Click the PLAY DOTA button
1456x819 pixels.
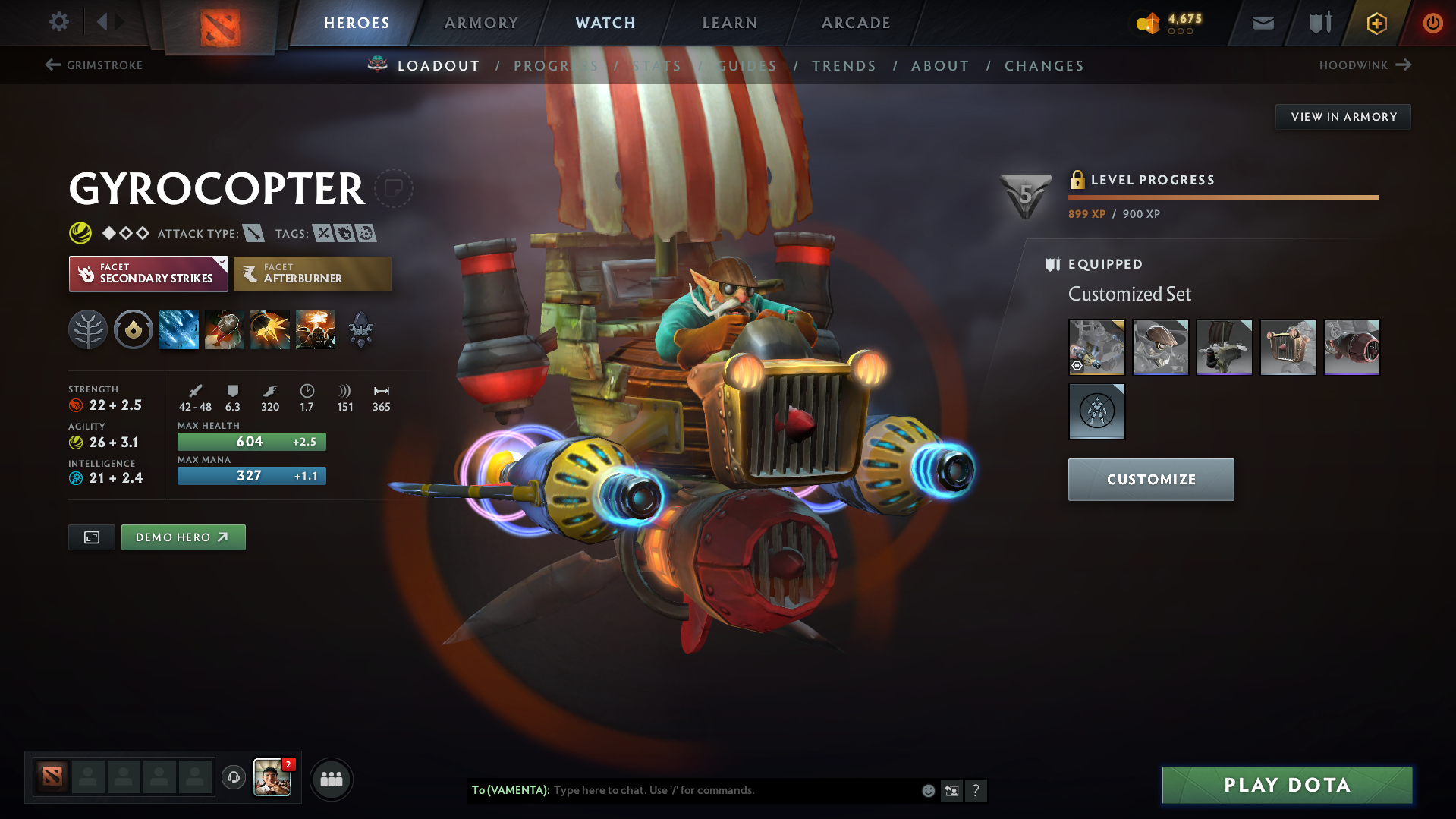click(x=1285, y=785)
